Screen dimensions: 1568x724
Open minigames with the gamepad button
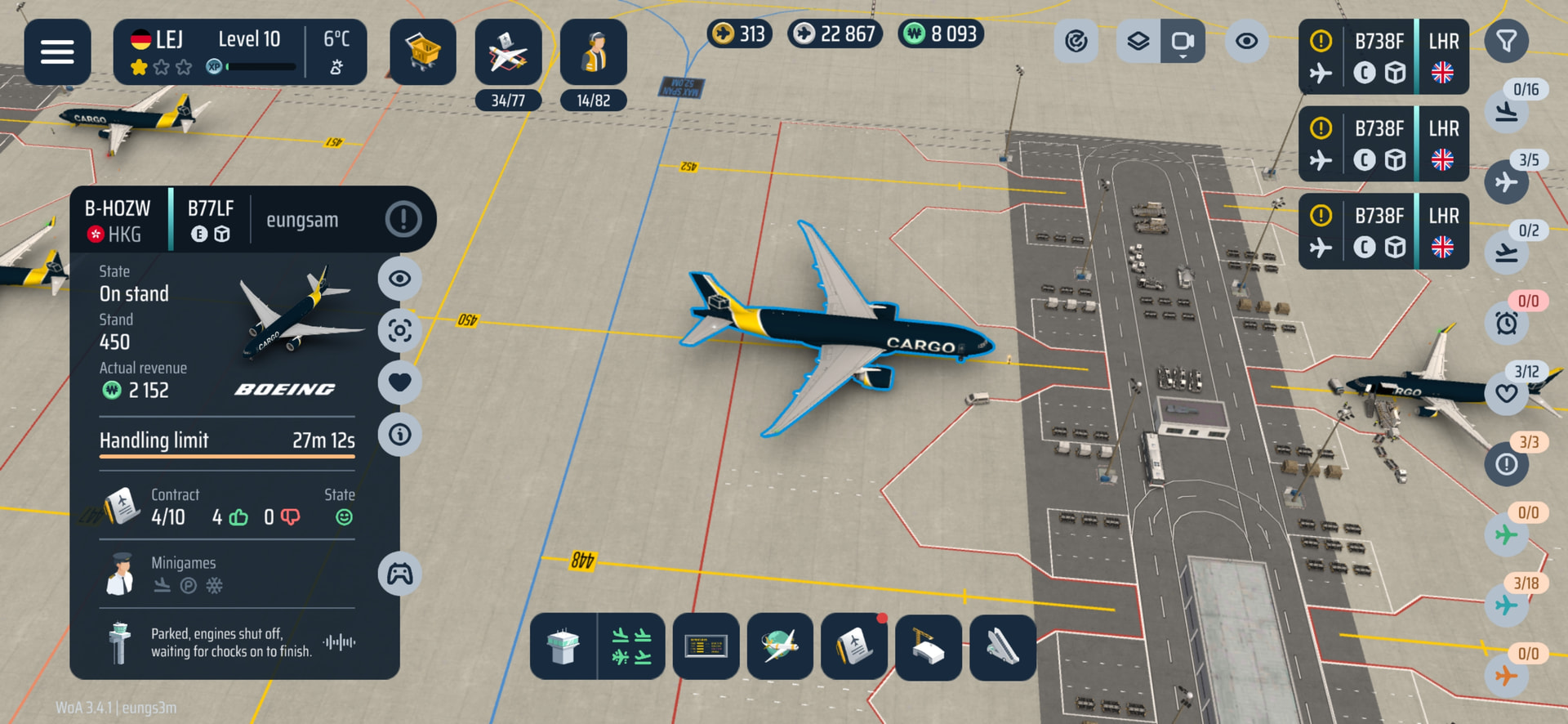(399, 574)
